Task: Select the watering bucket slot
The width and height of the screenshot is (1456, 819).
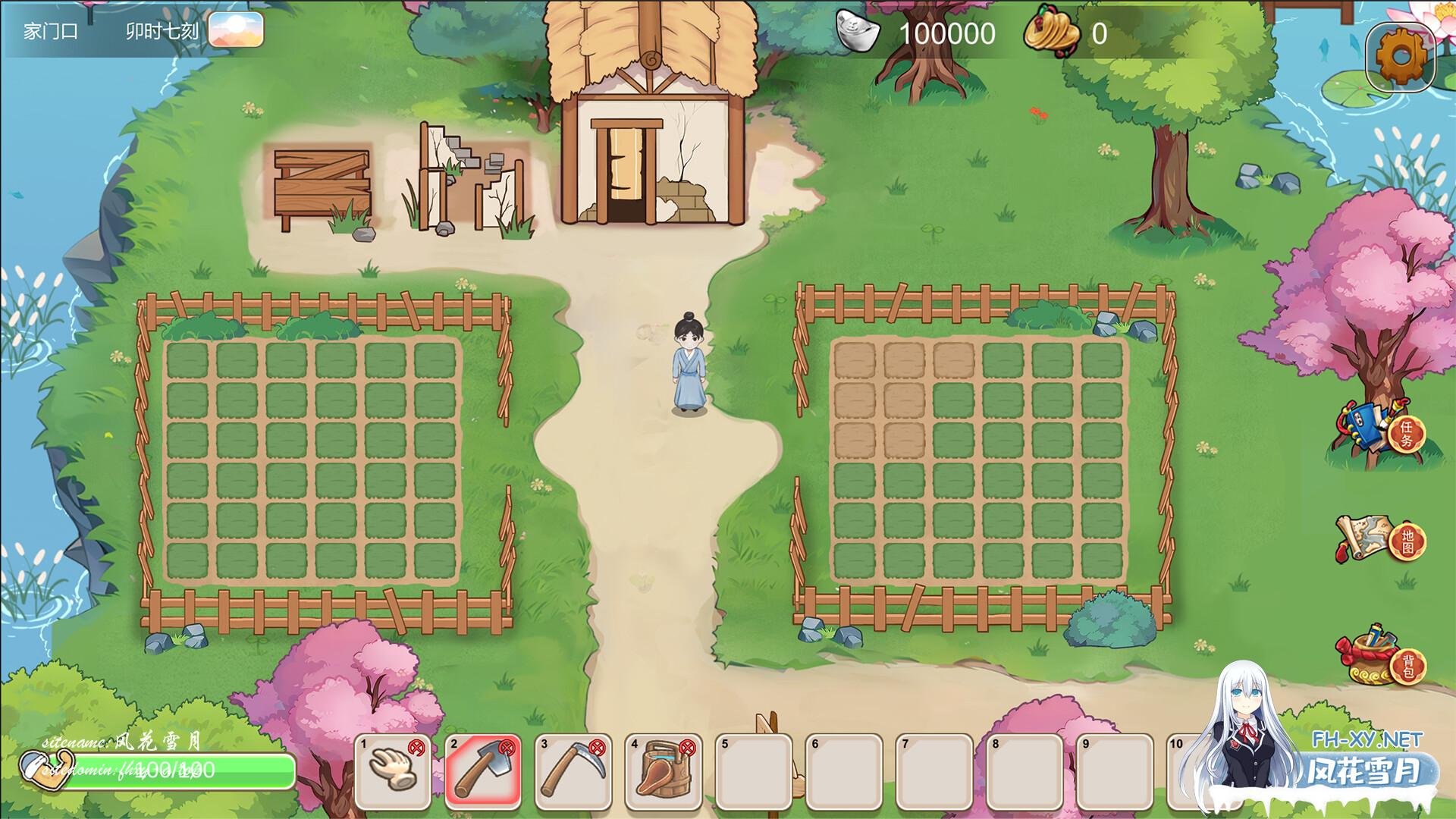Action: point(663,771)
